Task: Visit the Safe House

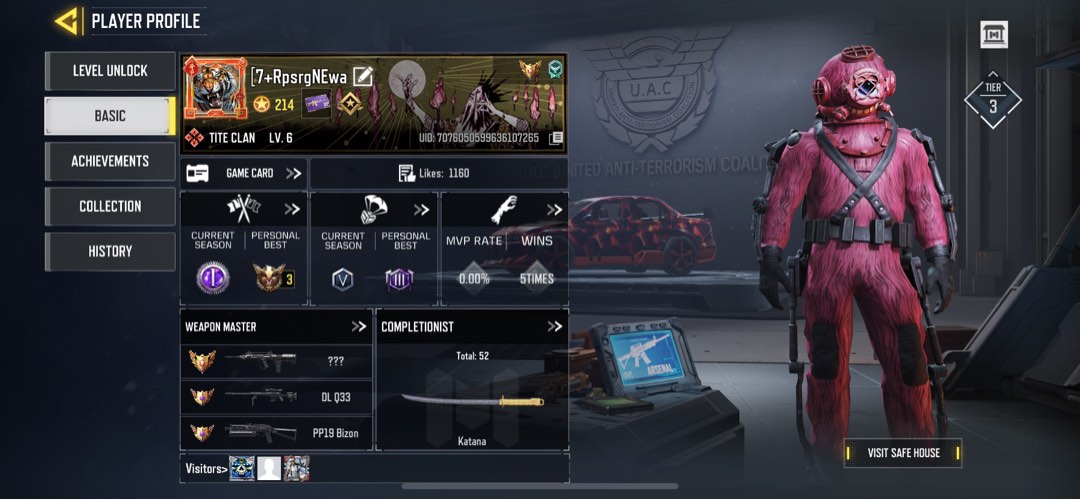Action: [903, 453]
